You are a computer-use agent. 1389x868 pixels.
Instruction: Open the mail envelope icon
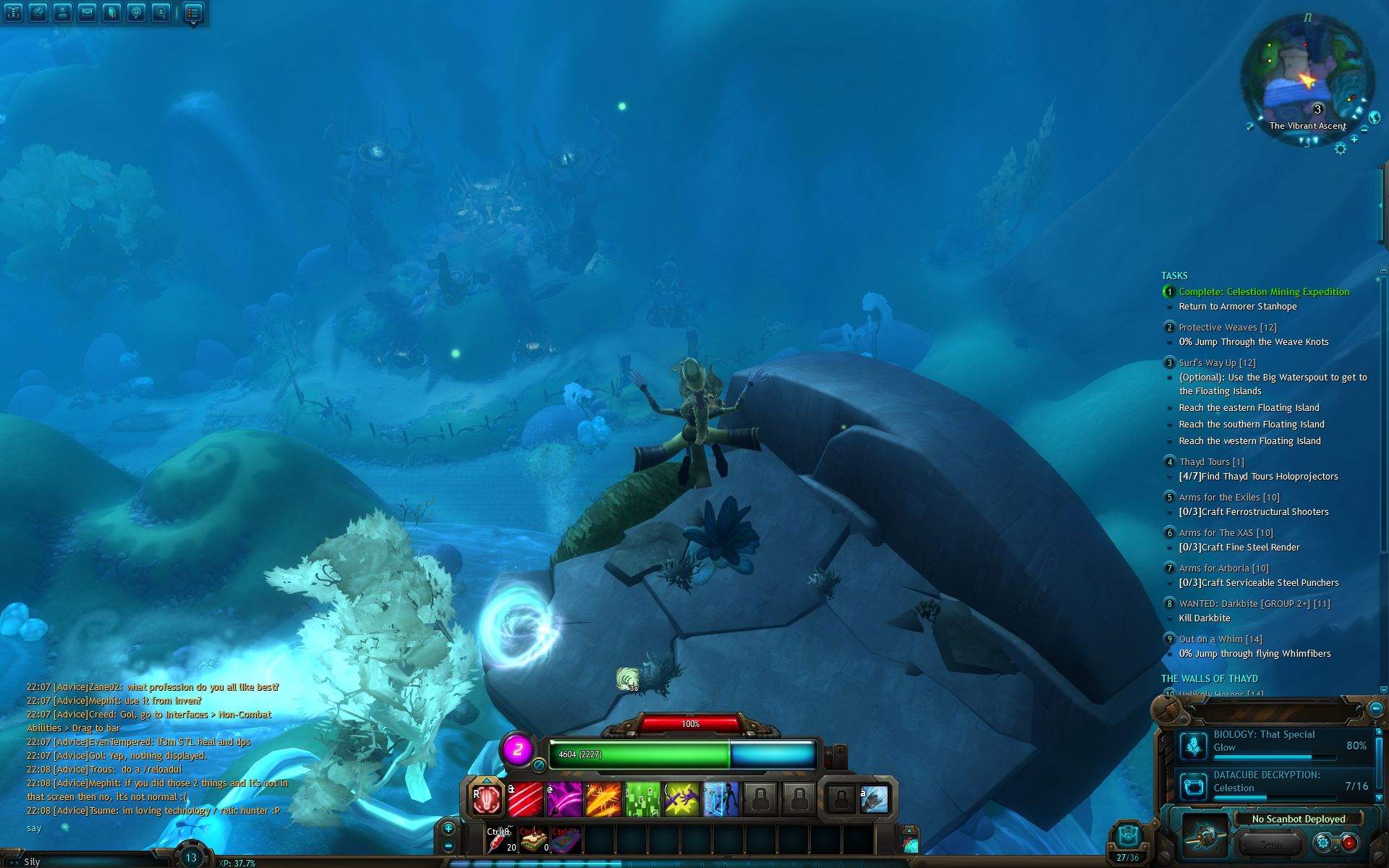tap(87, 12)
